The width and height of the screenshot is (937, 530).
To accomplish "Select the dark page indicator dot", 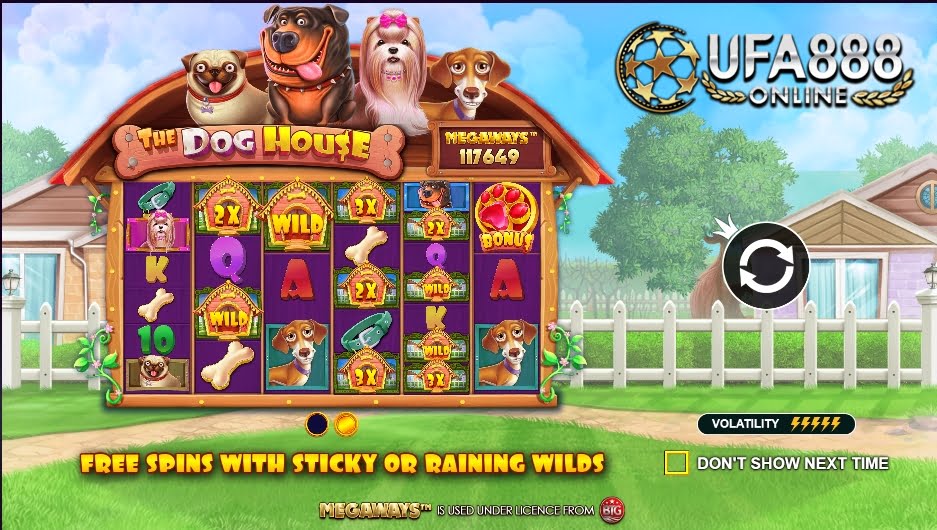I will (317, 424).
